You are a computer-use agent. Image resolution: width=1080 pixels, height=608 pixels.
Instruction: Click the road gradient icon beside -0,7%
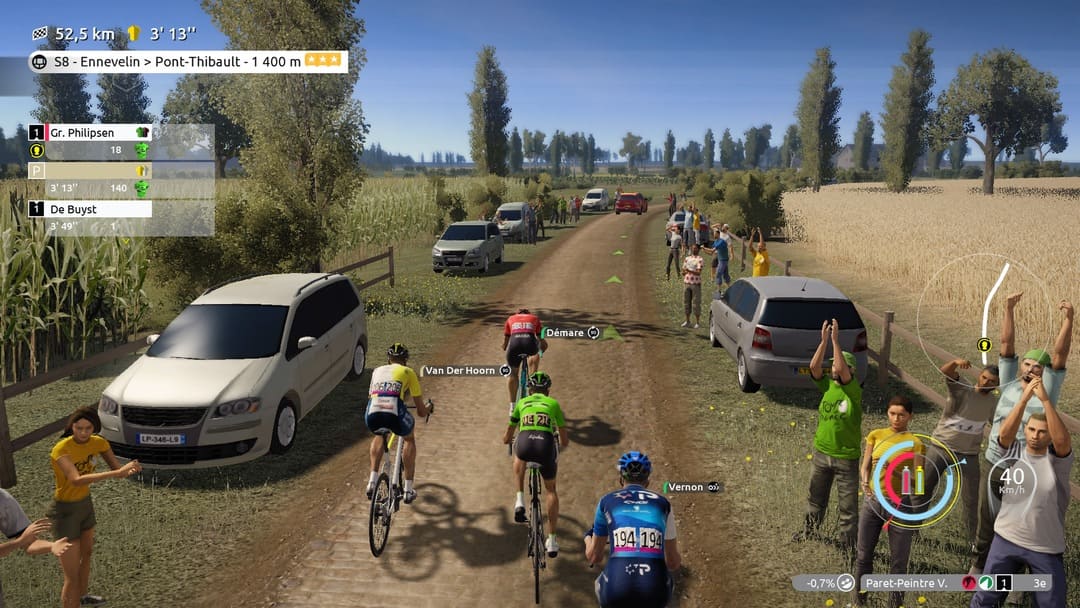point(846,582)
